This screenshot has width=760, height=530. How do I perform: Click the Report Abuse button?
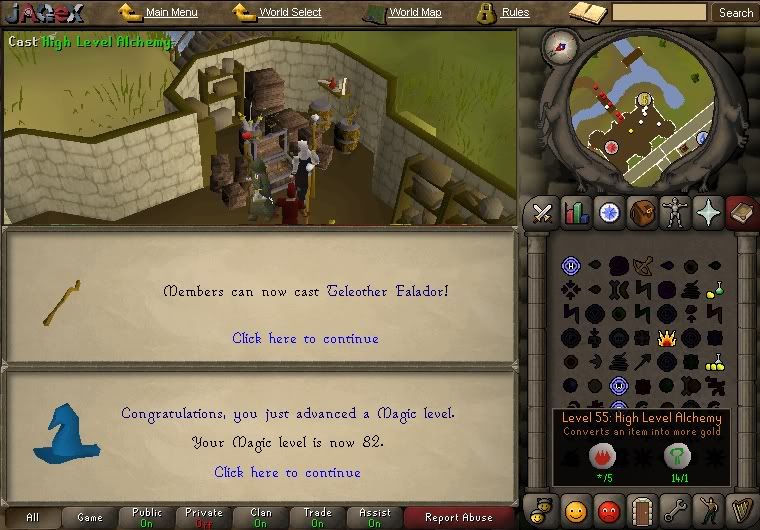coord(459,517)
